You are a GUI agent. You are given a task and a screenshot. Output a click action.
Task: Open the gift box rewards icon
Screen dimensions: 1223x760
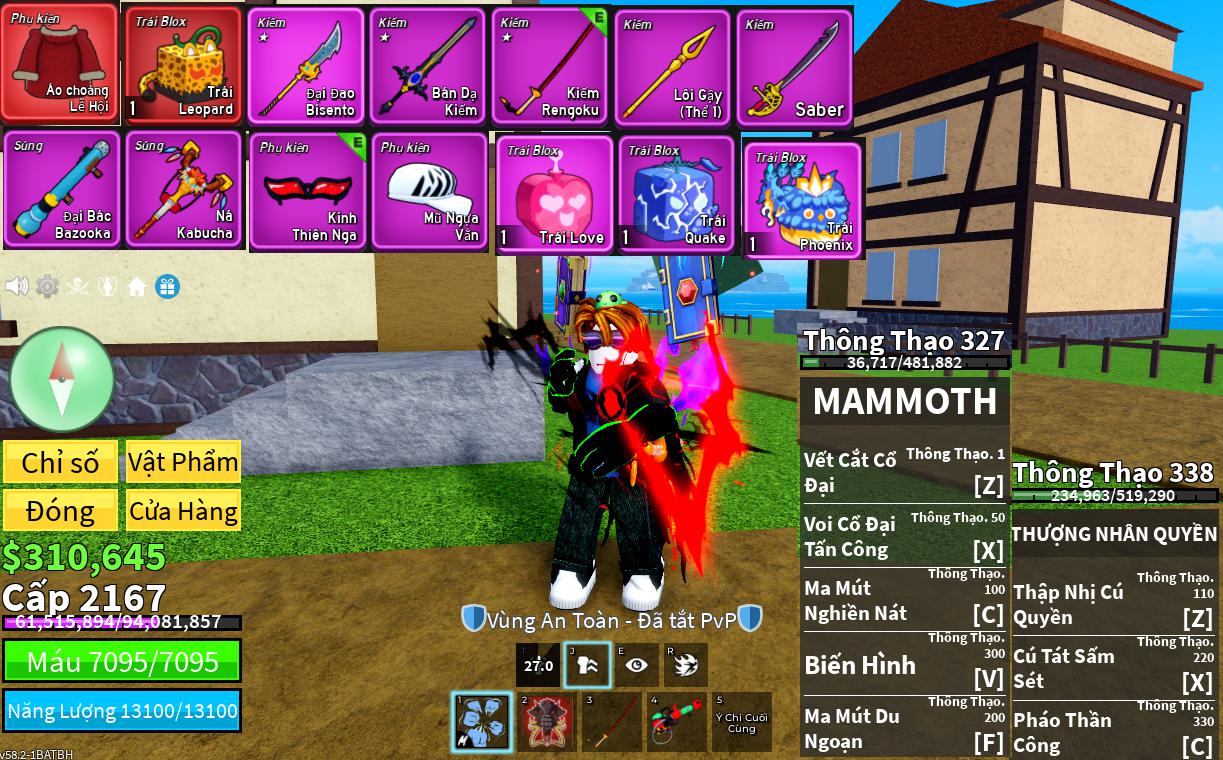click(x=167, y=287)
